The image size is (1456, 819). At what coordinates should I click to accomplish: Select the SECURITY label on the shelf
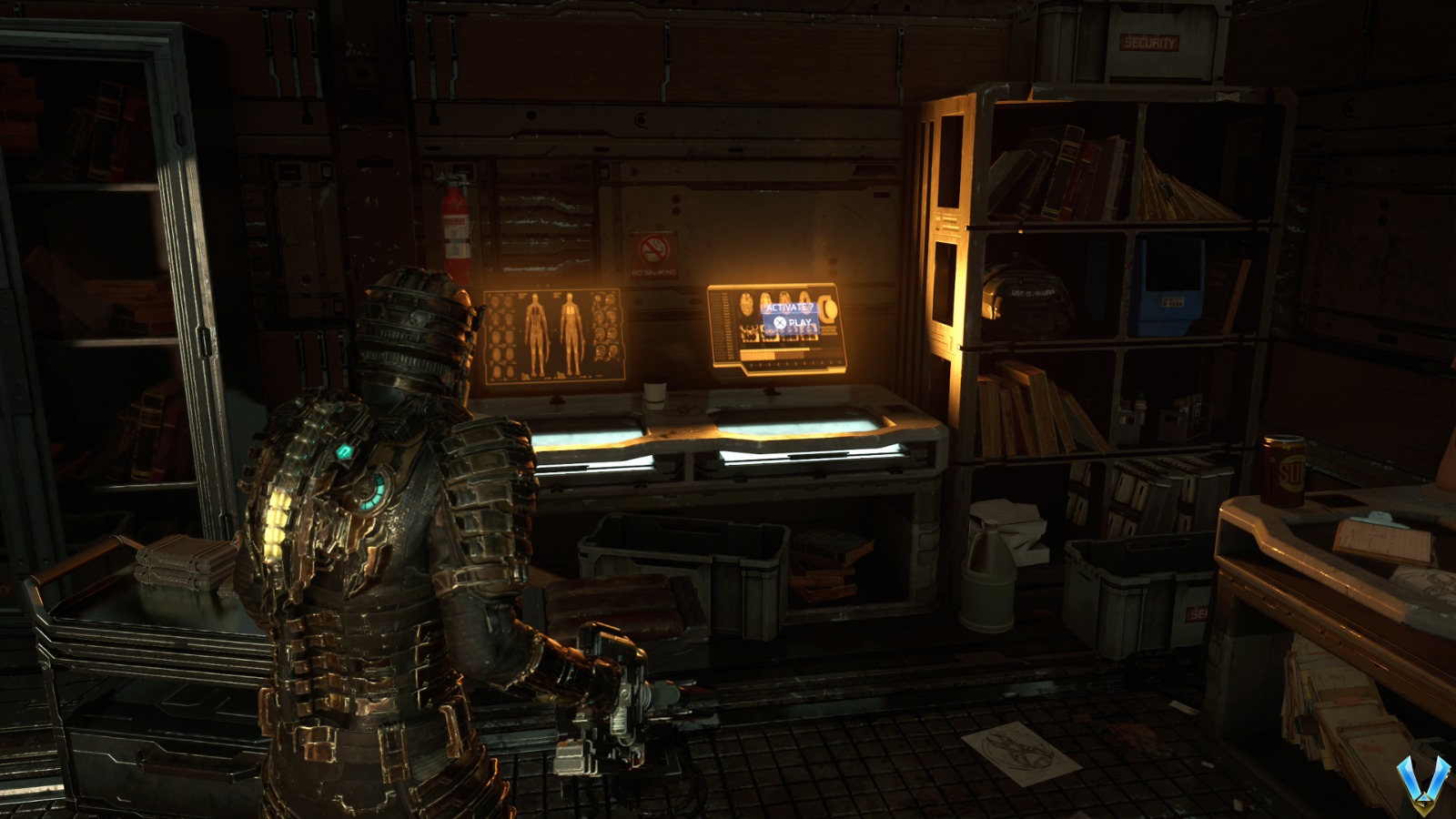1148,41
